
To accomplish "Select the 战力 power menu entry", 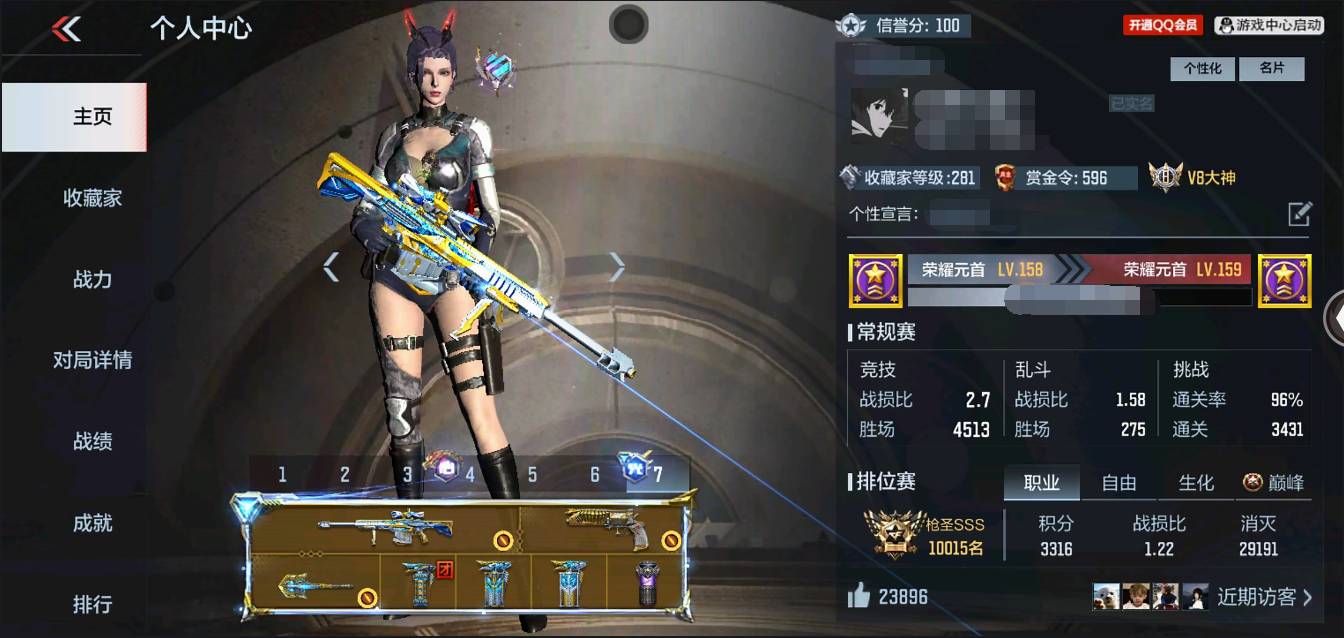I will pyautogui.click(x=92, y=279).
